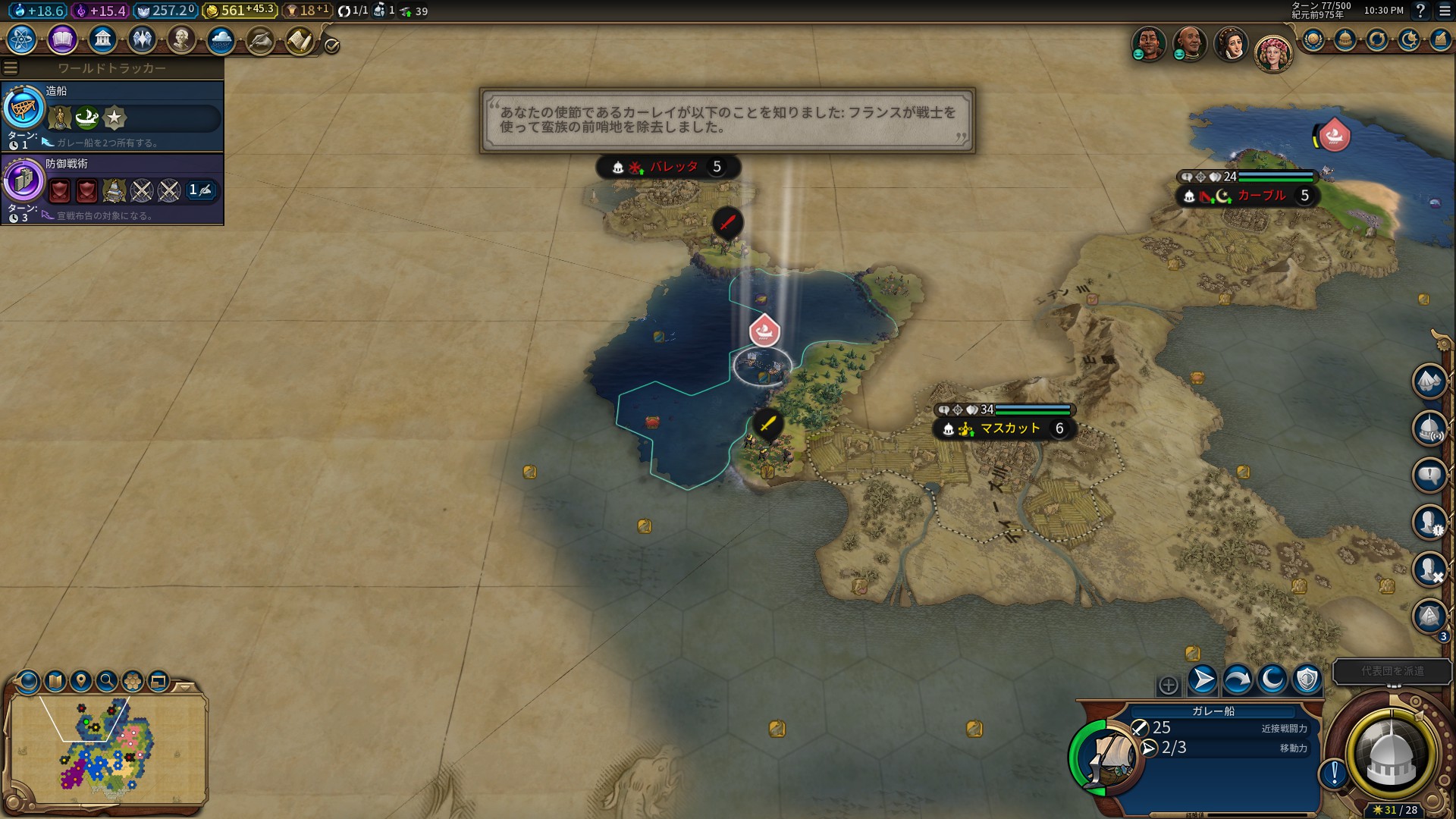Select the 防御戦術 civic tracker entry

click(x=112, y=188)
